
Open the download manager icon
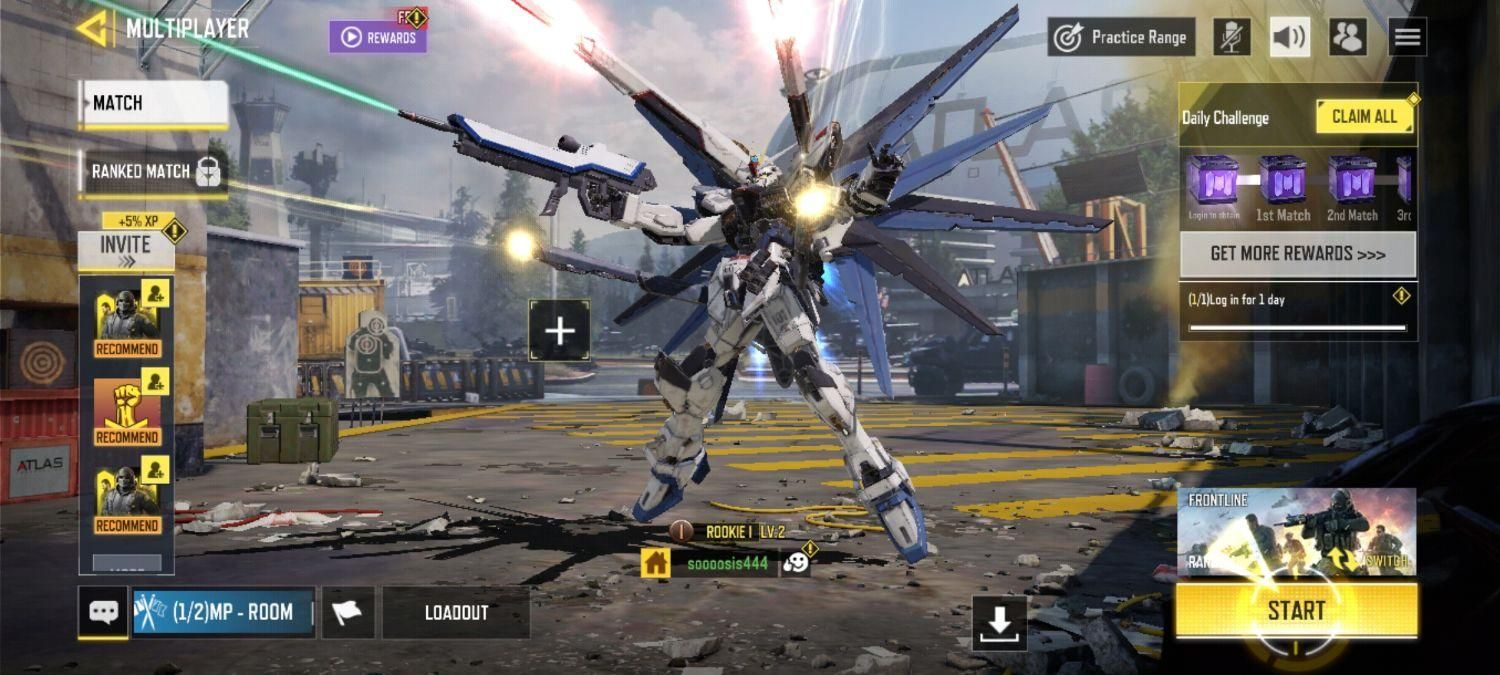999,624
